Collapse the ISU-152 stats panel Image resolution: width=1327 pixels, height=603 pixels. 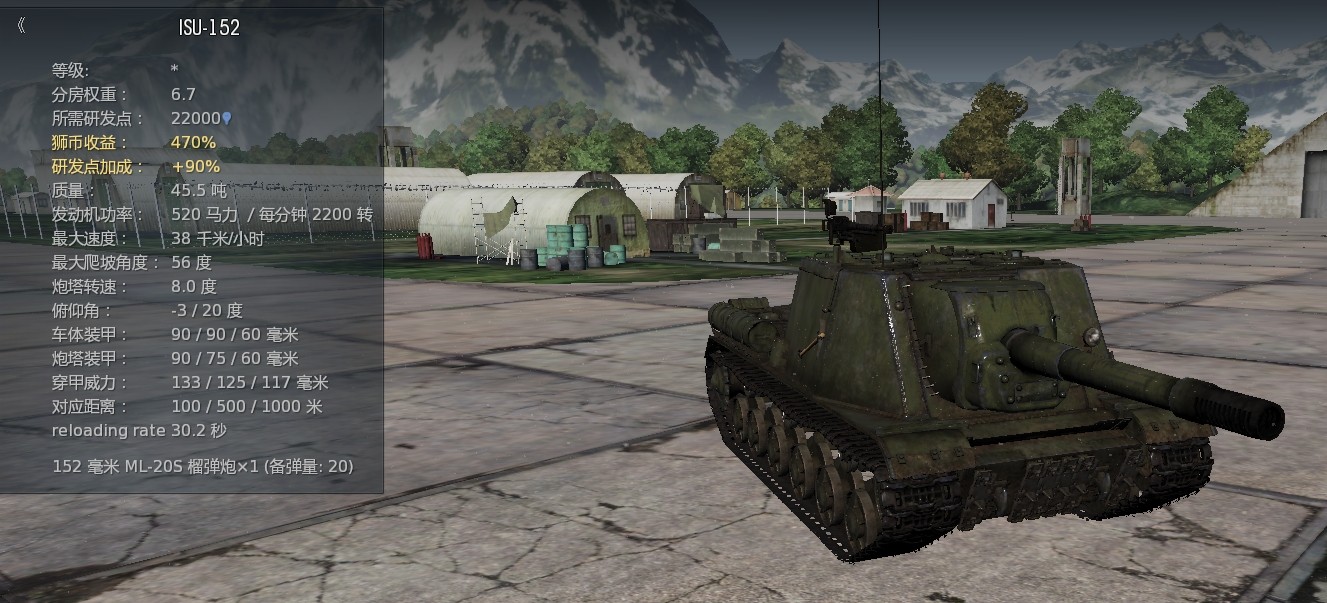point(22,27)
